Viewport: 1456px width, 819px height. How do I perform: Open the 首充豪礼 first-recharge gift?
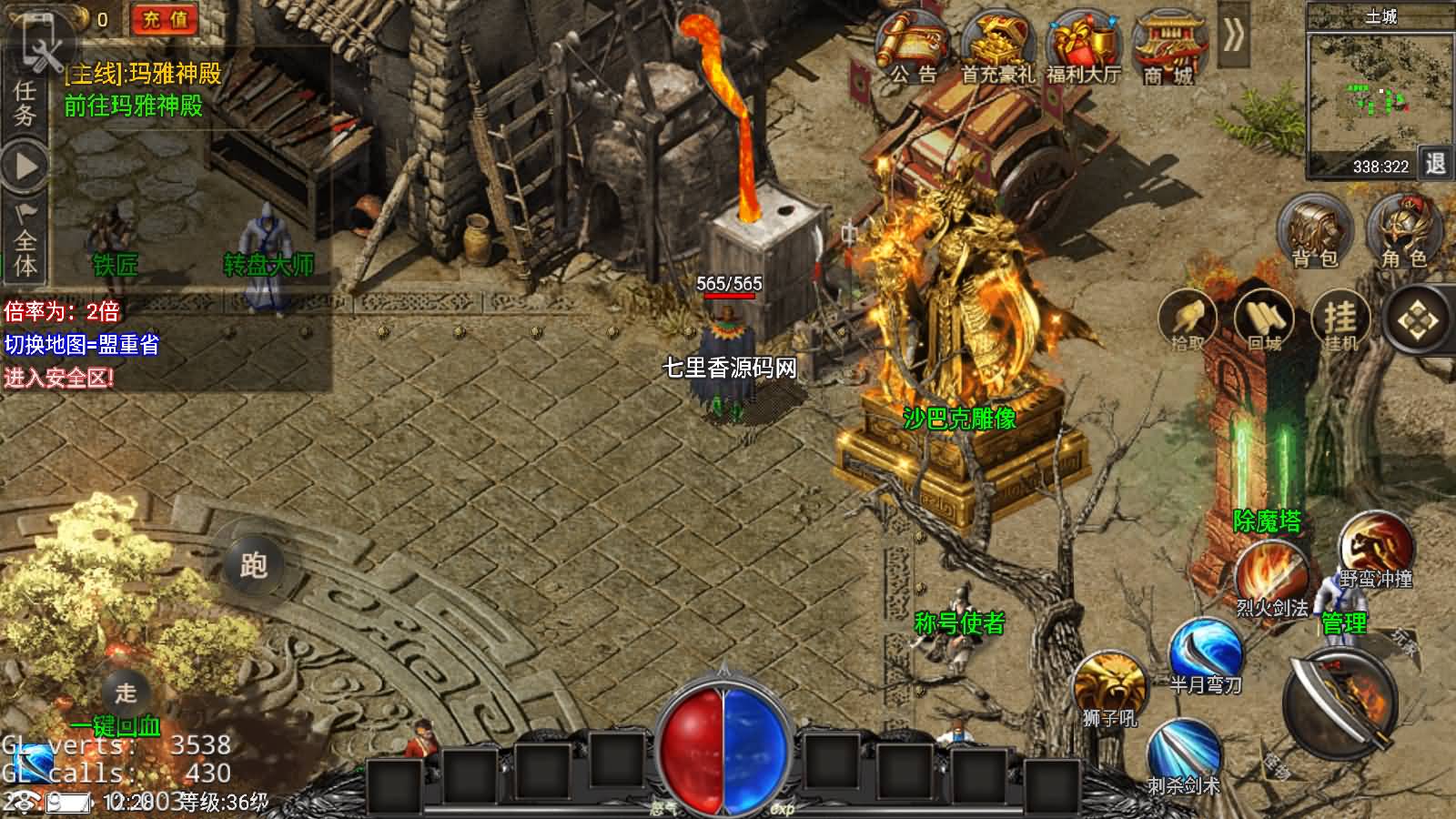pyautogui.click(x=997, y=45)
